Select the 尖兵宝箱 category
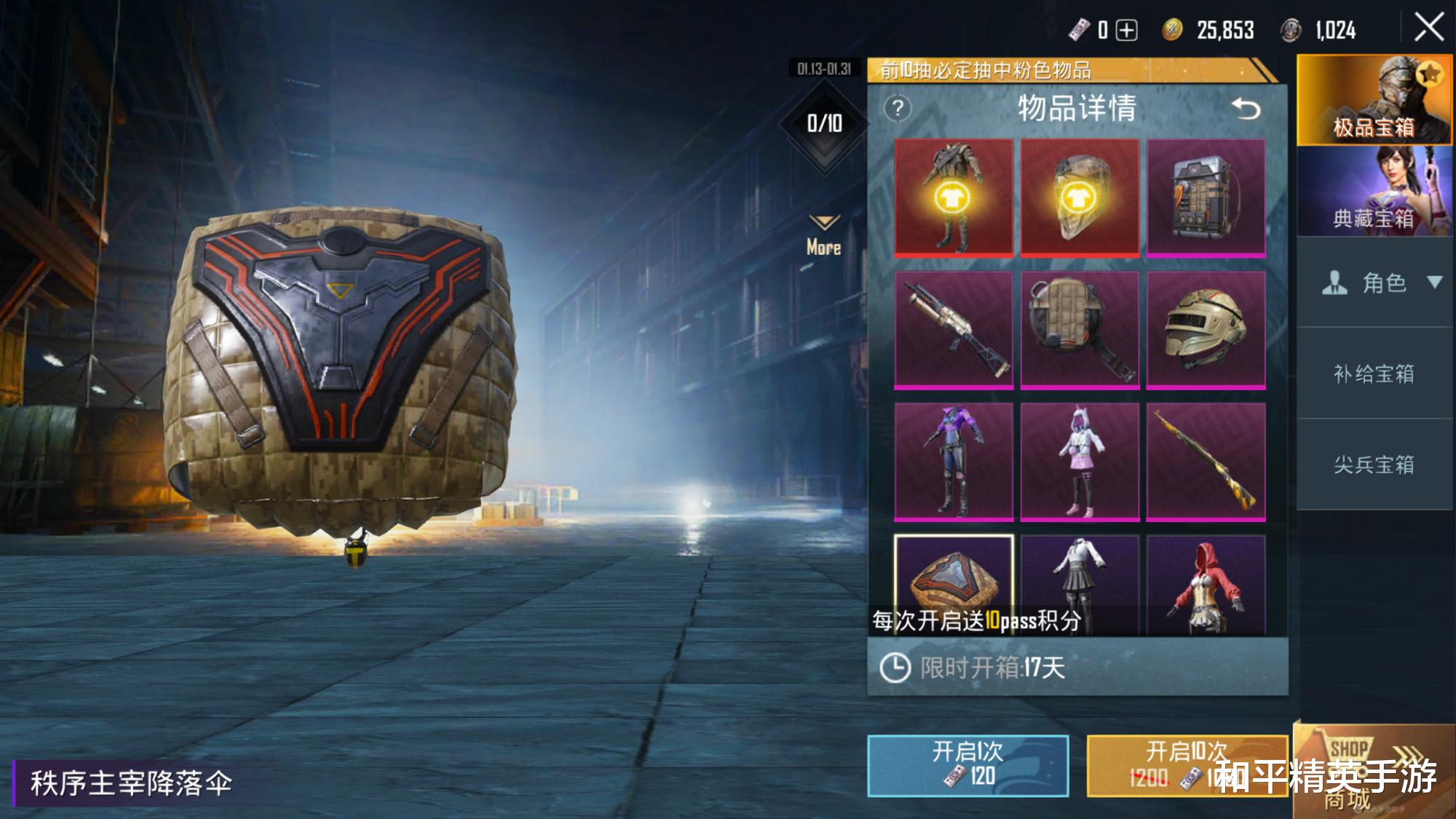The image size is (1456, 819). pos(1374,464)
